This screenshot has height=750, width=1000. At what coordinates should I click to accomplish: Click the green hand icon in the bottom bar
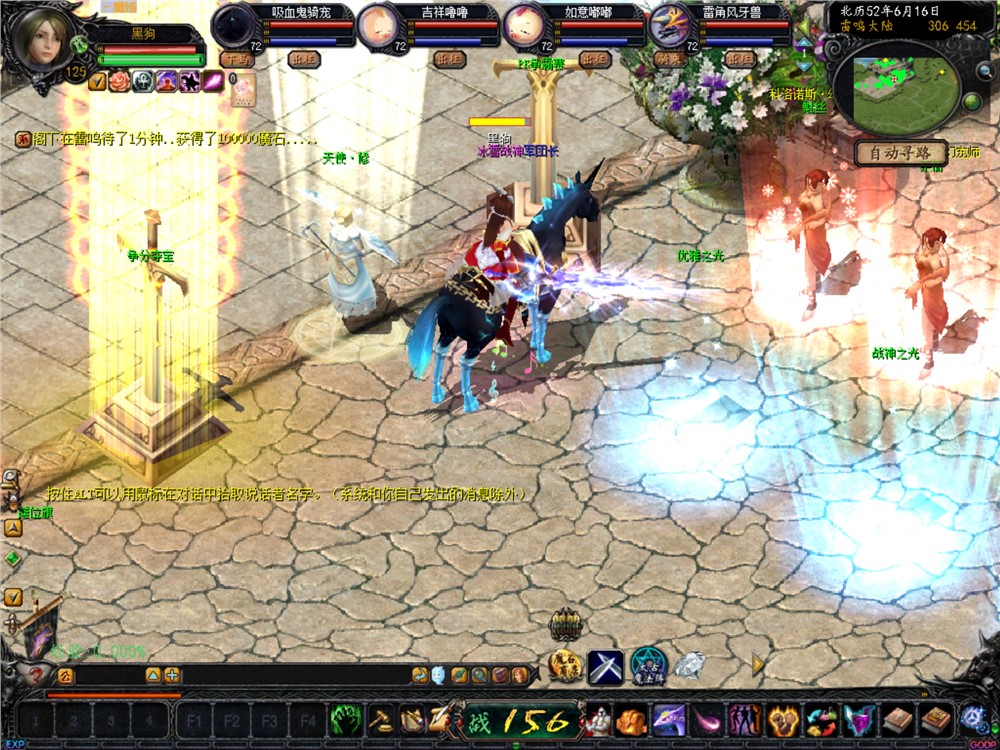(346, 719)
